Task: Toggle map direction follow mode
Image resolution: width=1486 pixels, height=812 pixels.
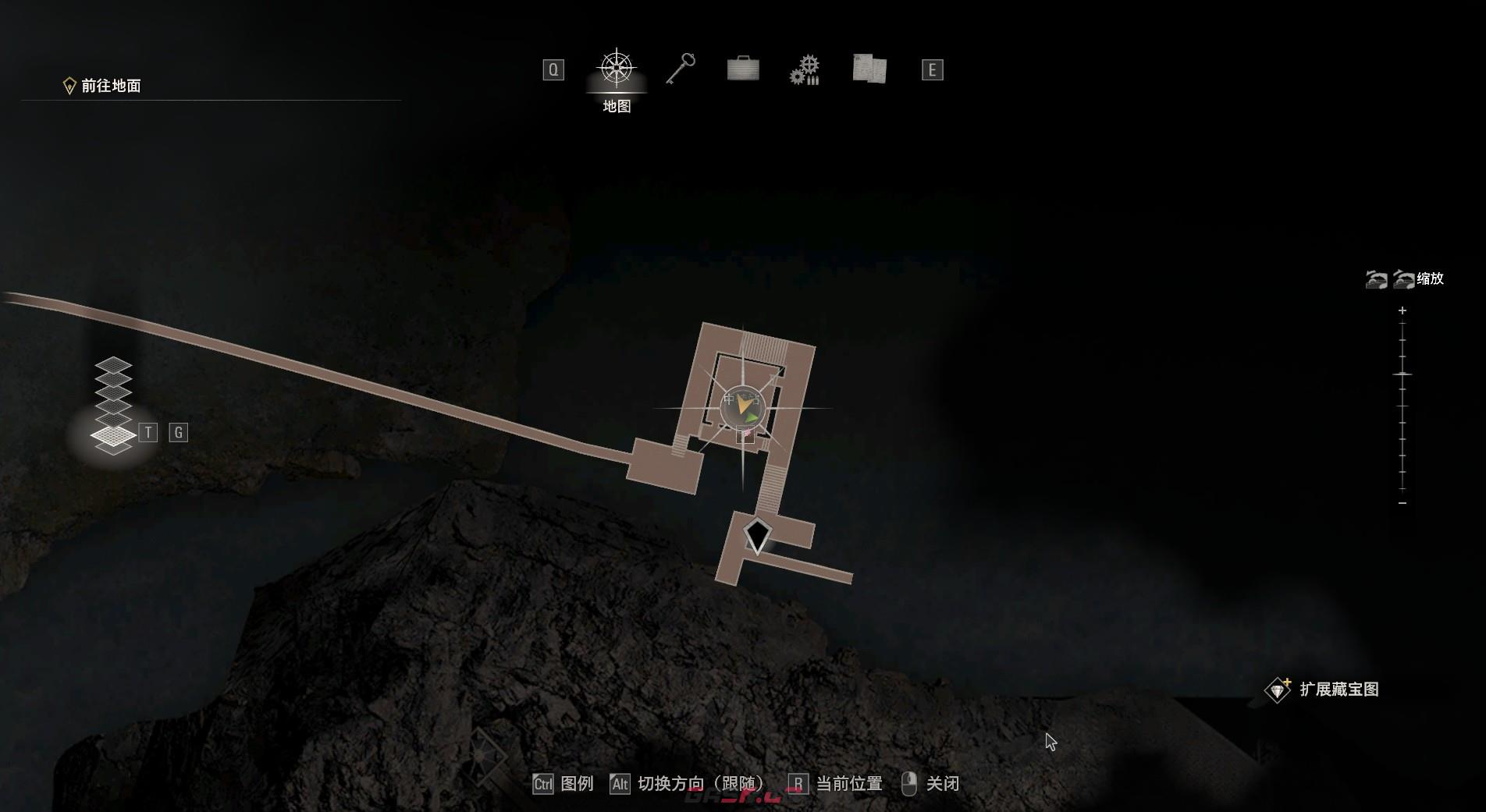Action: click(687, 783)
